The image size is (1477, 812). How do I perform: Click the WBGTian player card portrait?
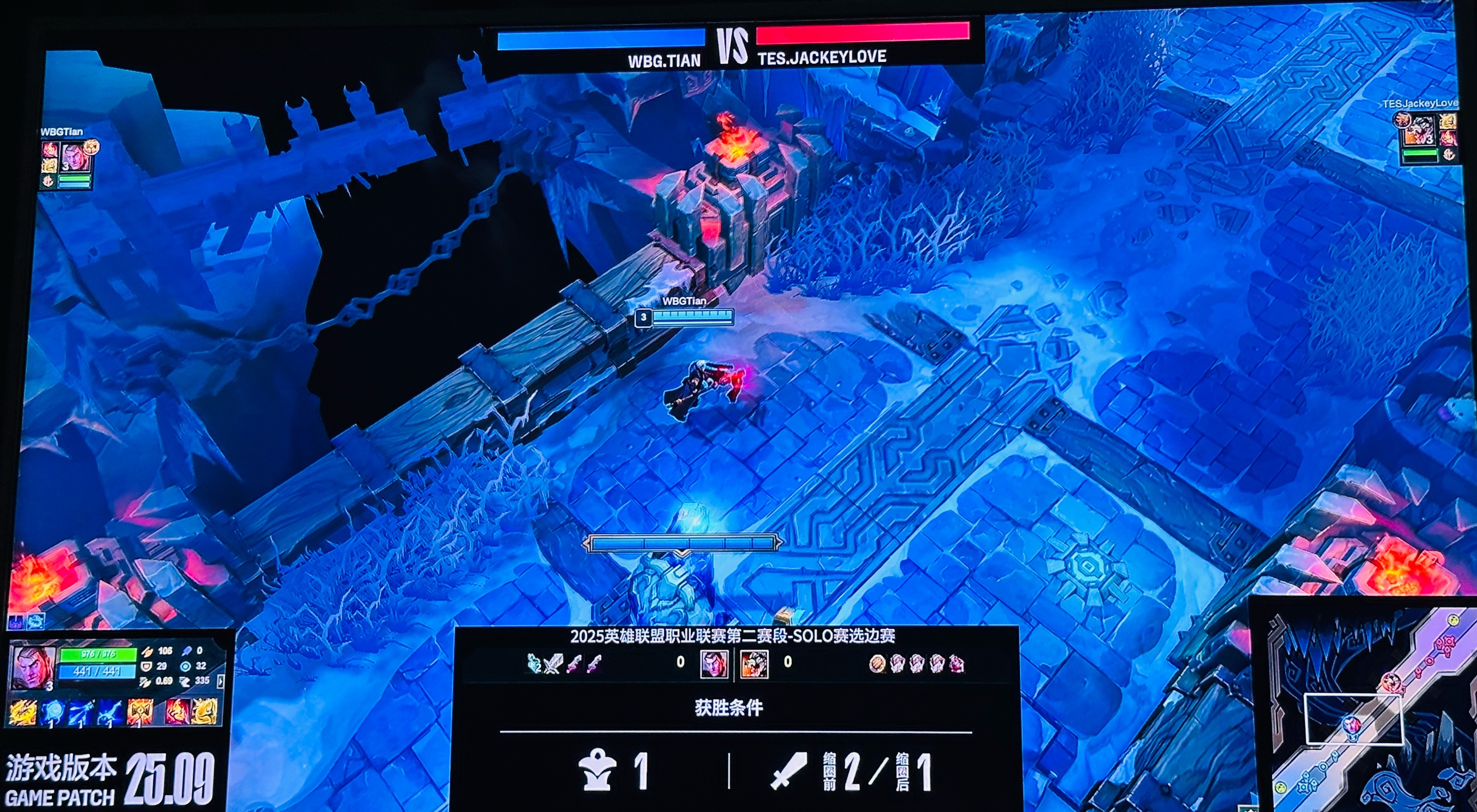pos(75,157)
